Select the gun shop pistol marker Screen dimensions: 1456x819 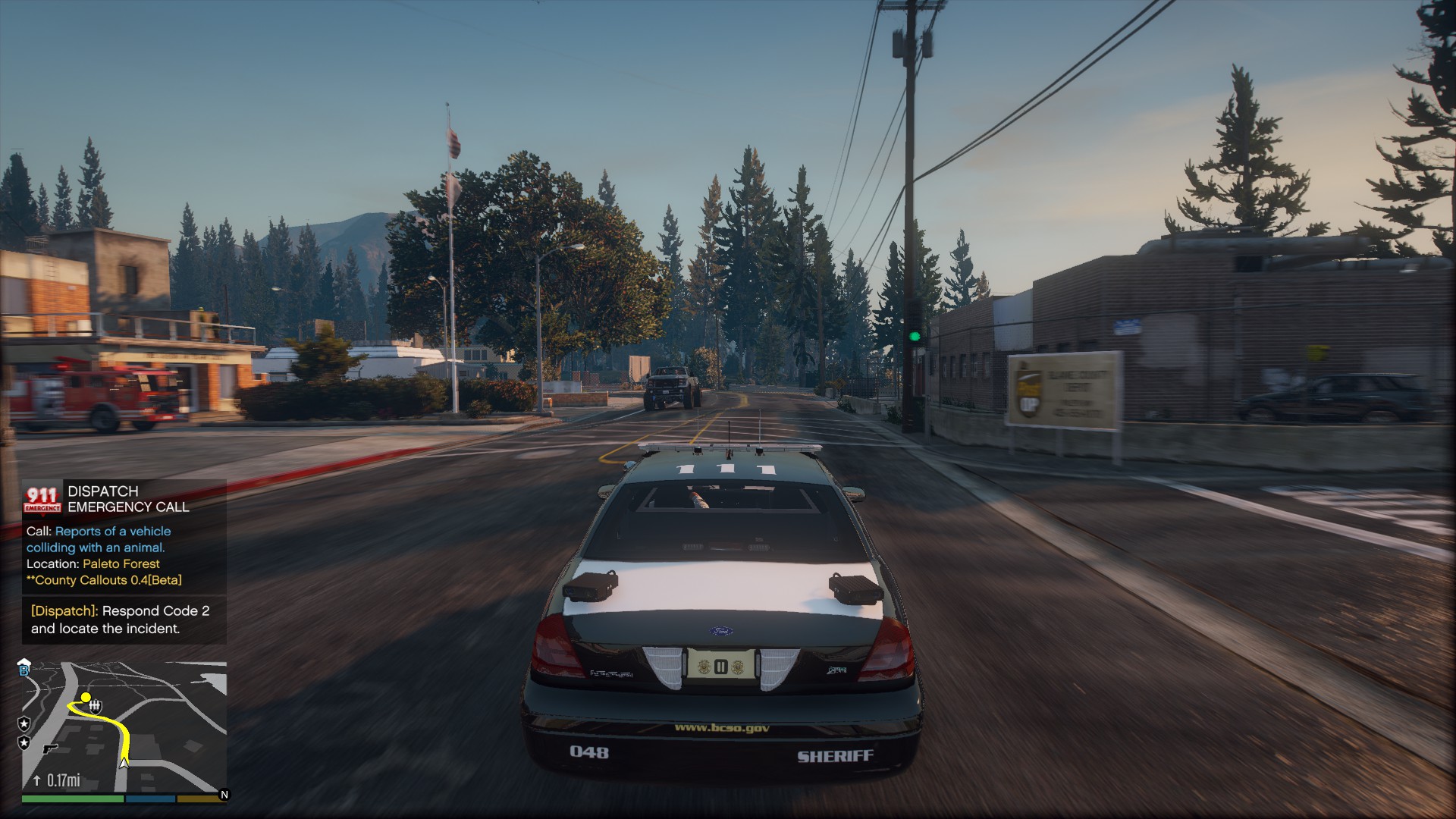click(50, 748)
